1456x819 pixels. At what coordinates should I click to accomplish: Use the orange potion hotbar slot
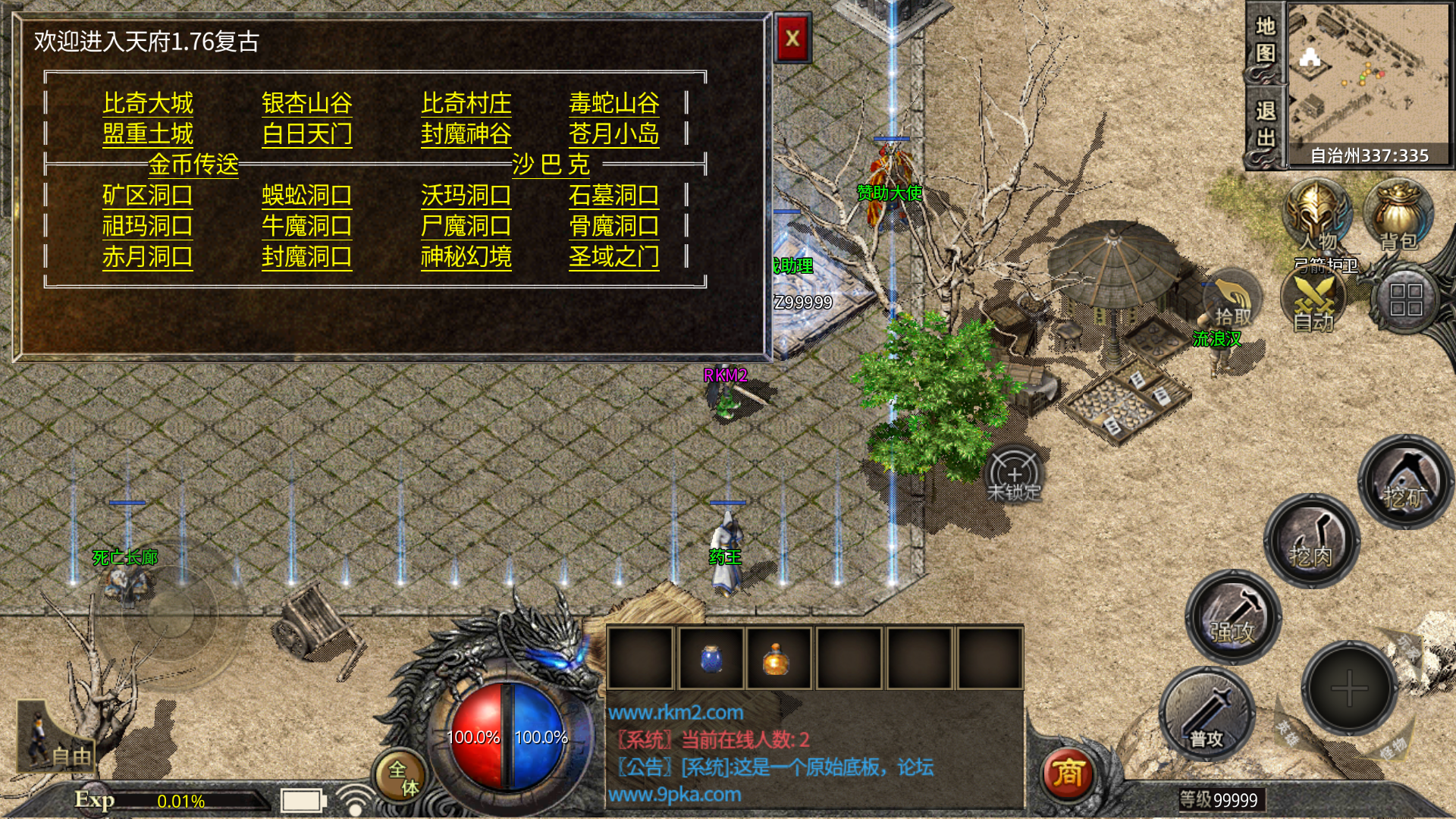point(777,657)
